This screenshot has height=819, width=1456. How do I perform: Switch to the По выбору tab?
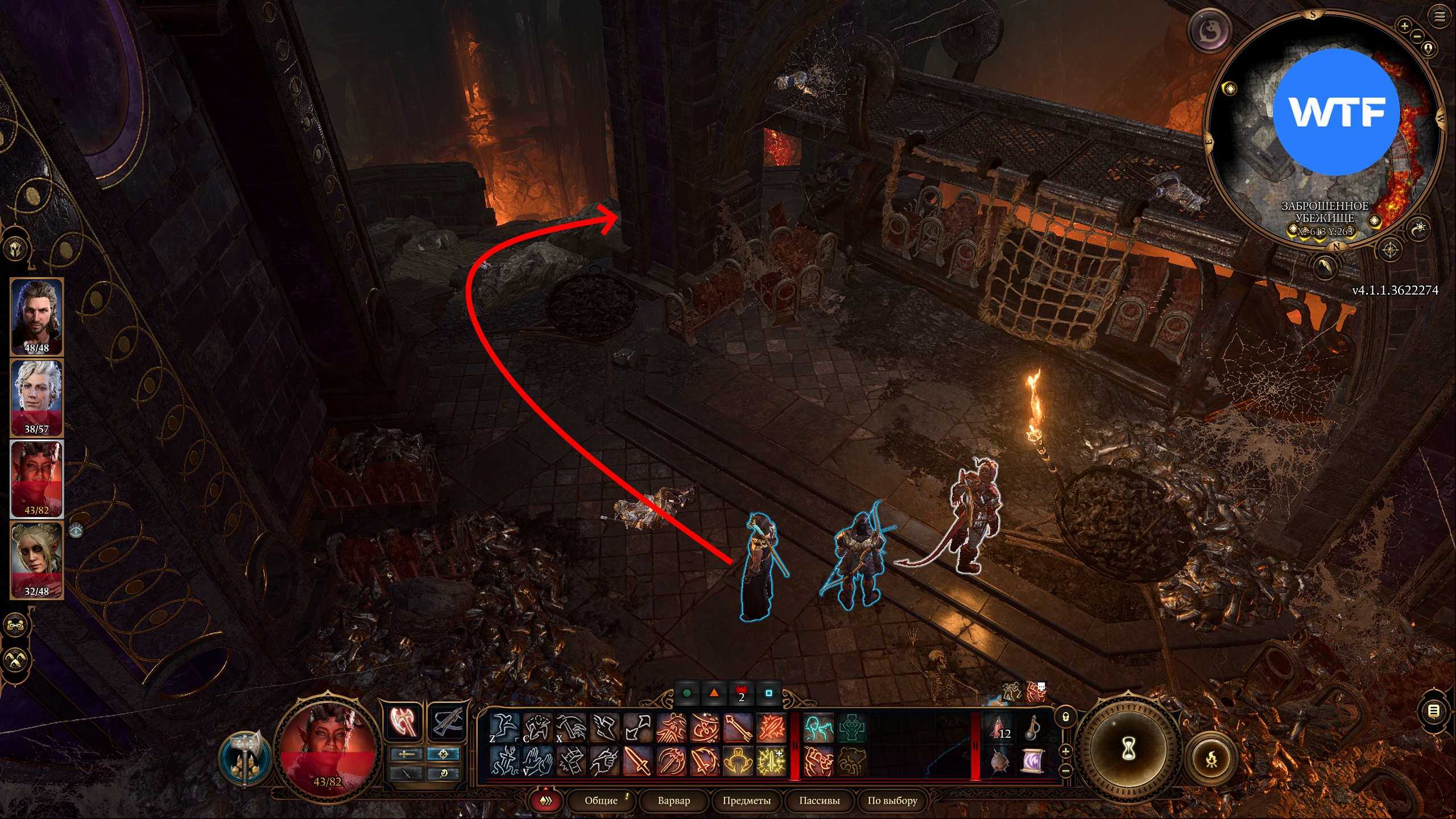(892, 800)
